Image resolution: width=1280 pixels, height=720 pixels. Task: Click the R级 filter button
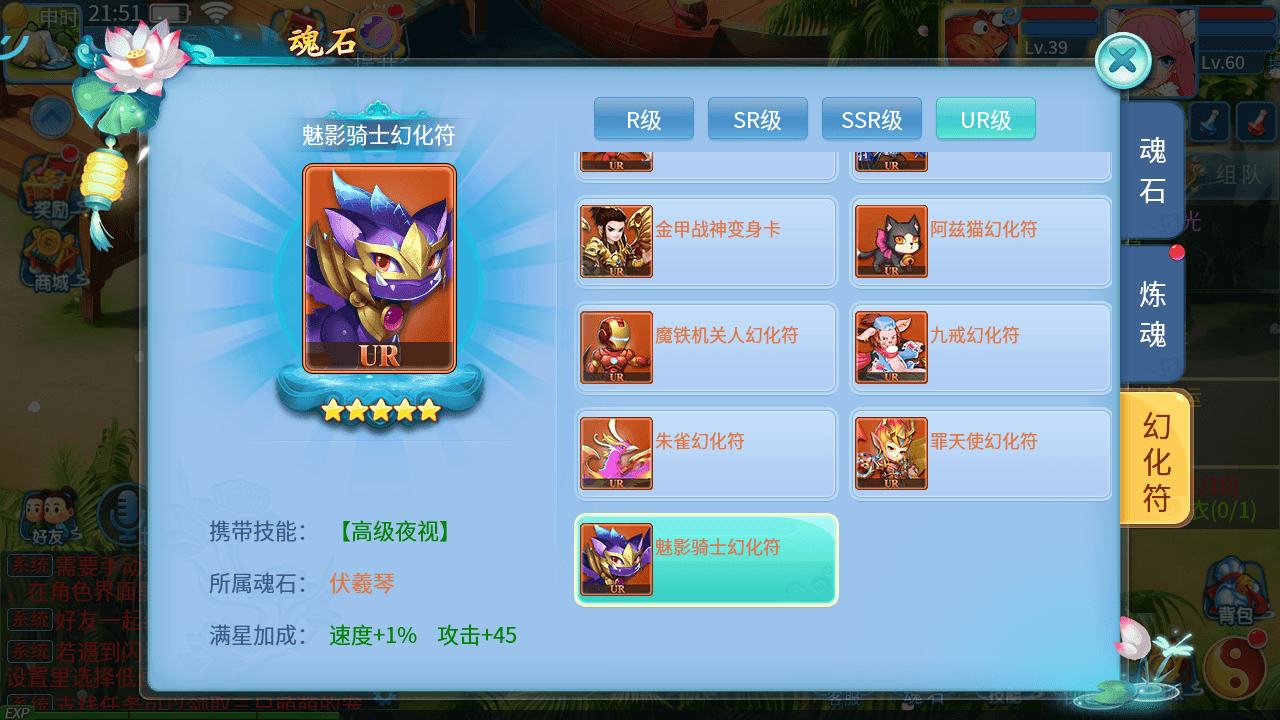point(643,118)
